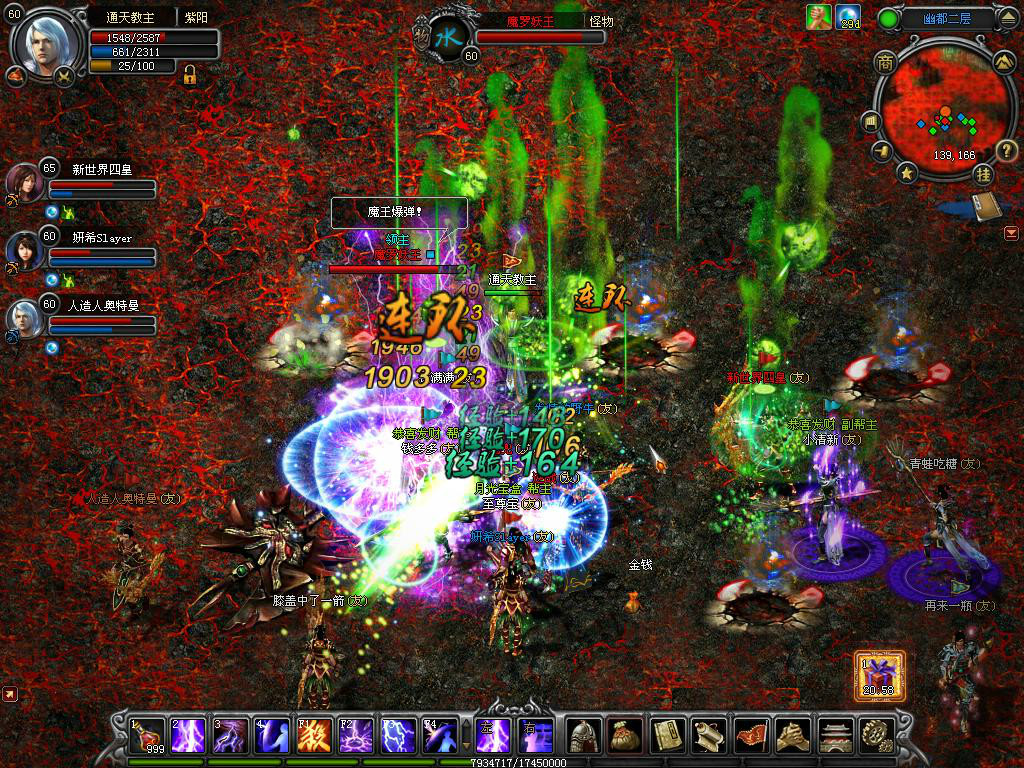Open the helmet character equipment menu
The height and width of the screenshot is (768, 1024).
[585, 736]
